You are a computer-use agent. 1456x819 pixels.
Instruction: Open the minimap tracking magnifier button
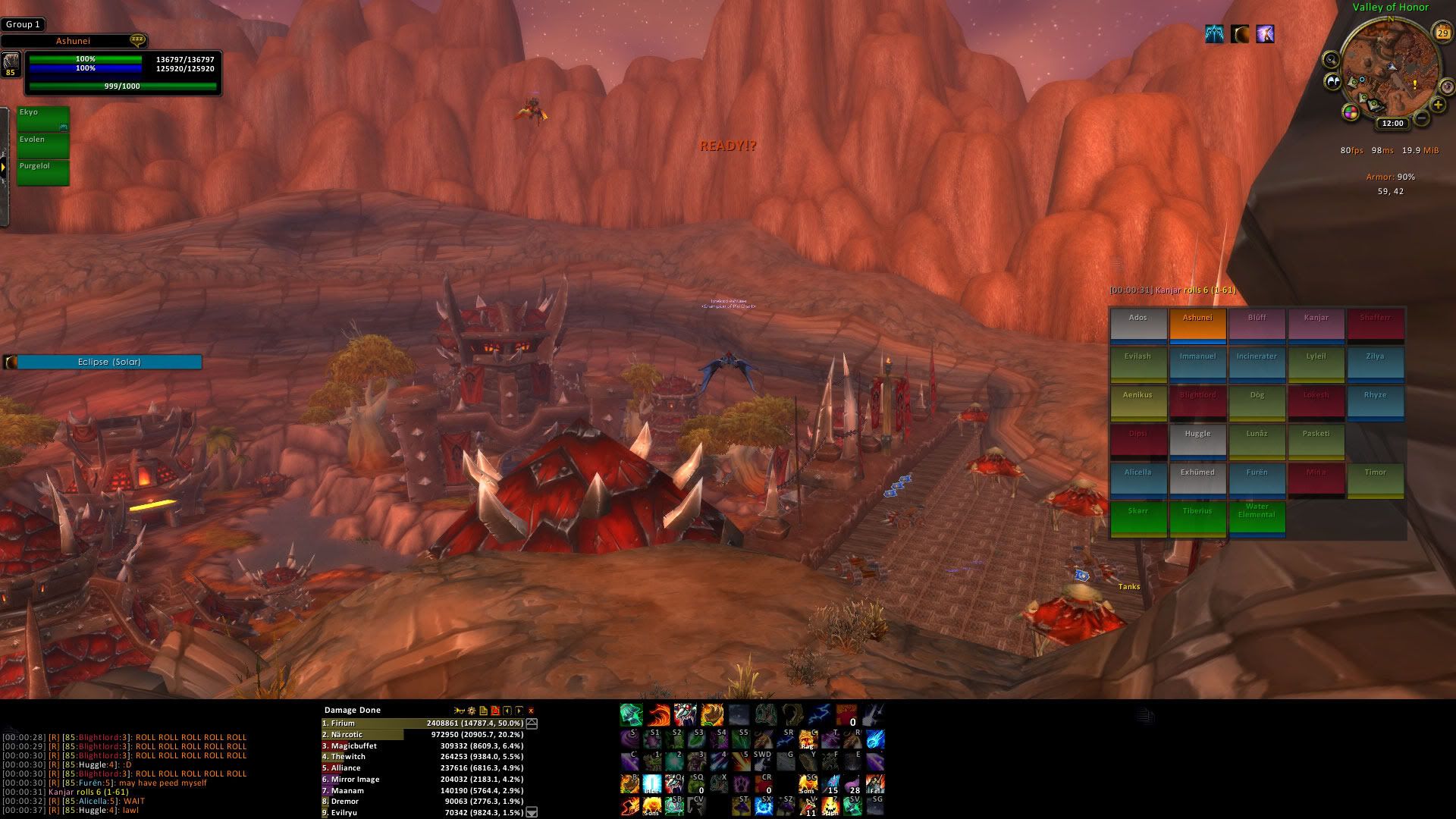(1331, 60)
